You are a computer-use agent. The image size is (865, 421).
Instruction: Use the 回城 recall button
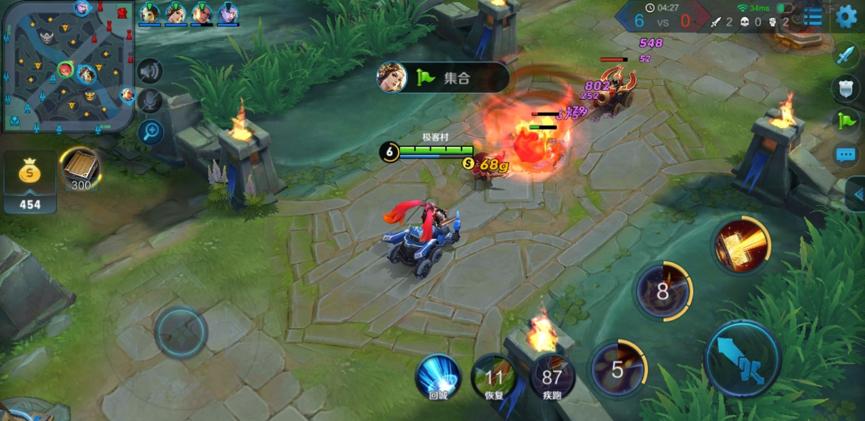438,377
